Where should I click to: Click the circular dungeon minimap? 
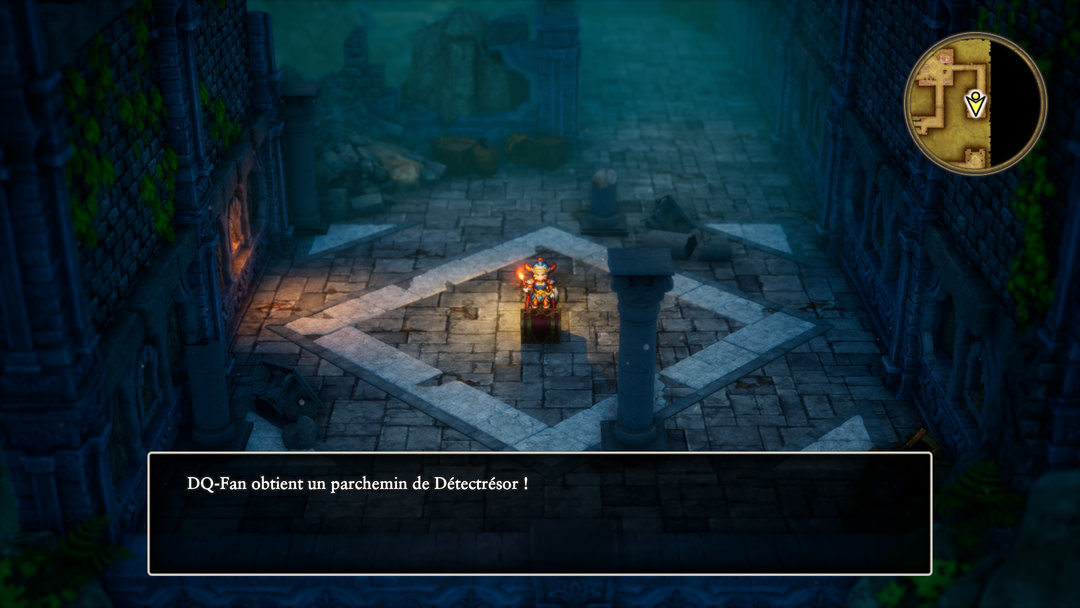coord(975,104)
